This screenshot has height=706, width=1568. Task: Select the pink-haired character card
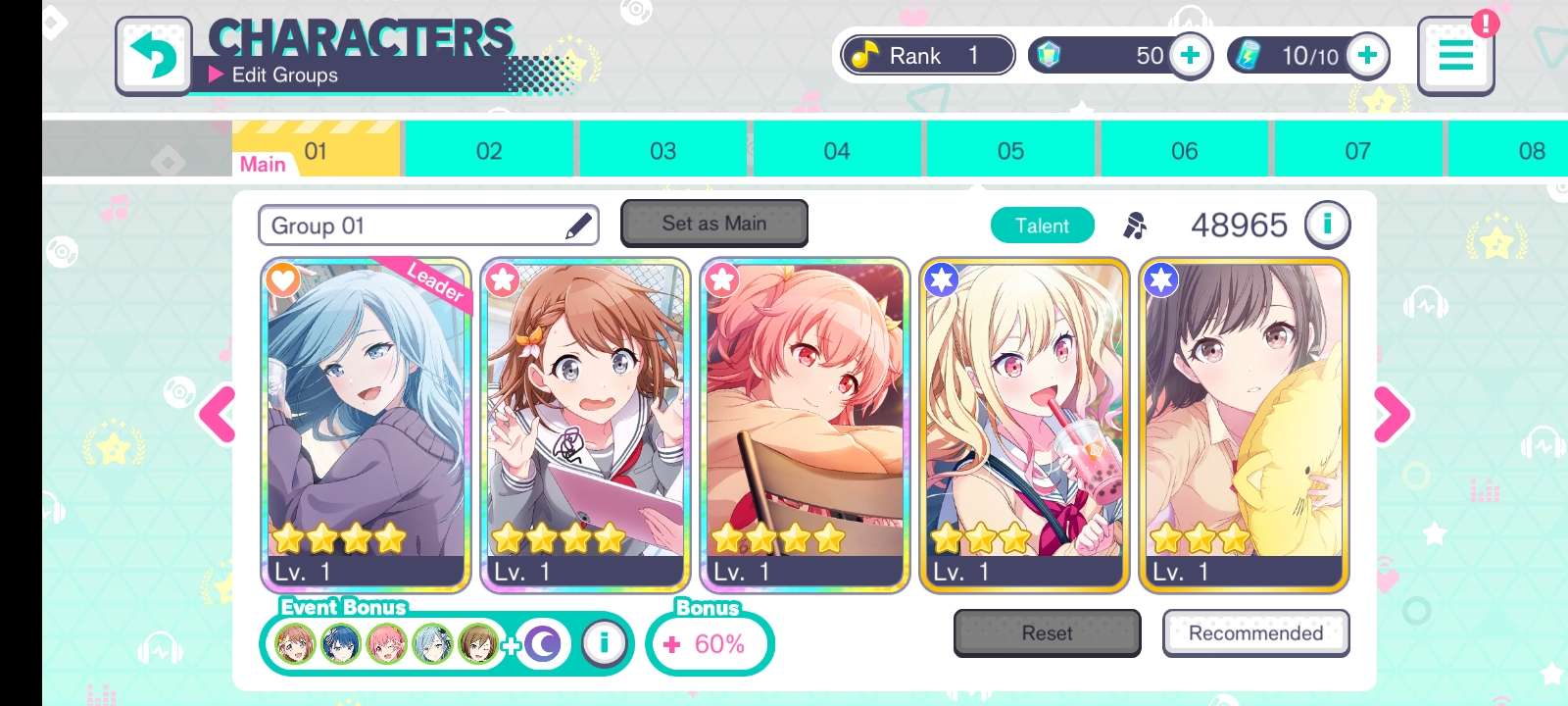(806, 422)
